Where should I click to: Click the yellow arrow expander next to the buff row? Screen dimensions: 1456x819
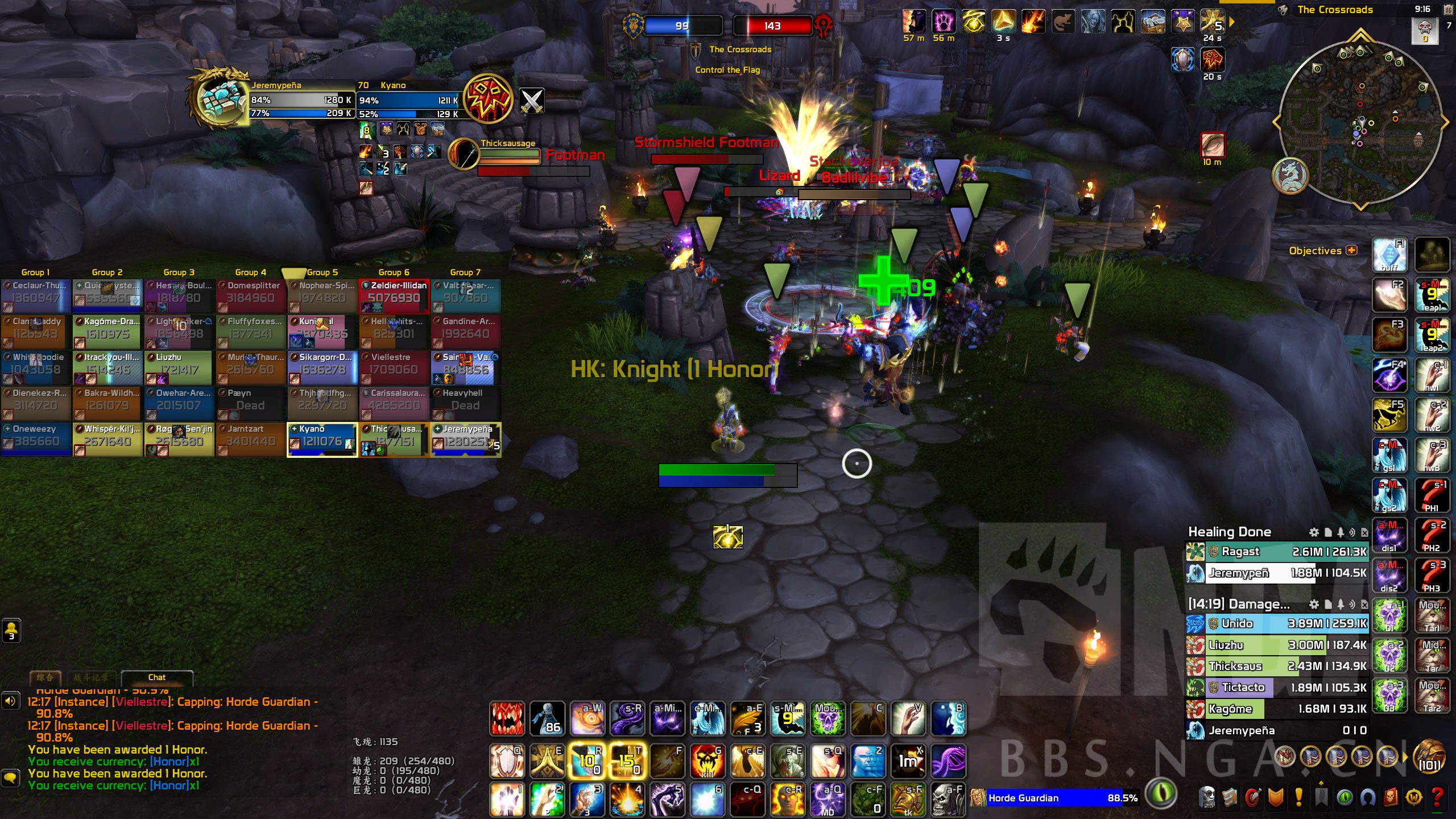pyautogui.click(x=1231, y=21)
